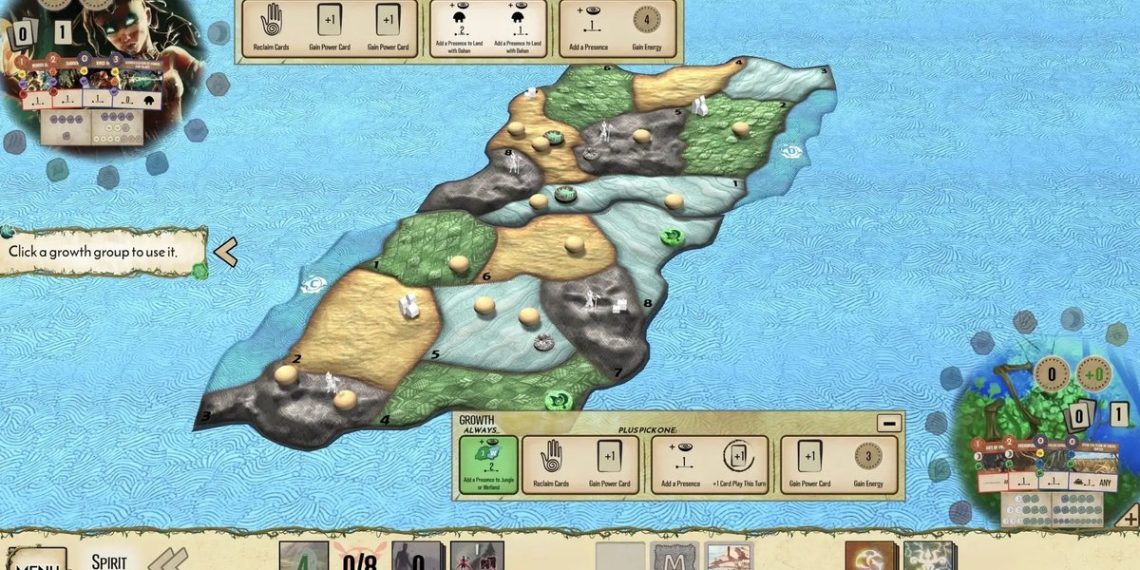
Task: Collapse the hint panel with the left arrow
Action: click(226, 252)
